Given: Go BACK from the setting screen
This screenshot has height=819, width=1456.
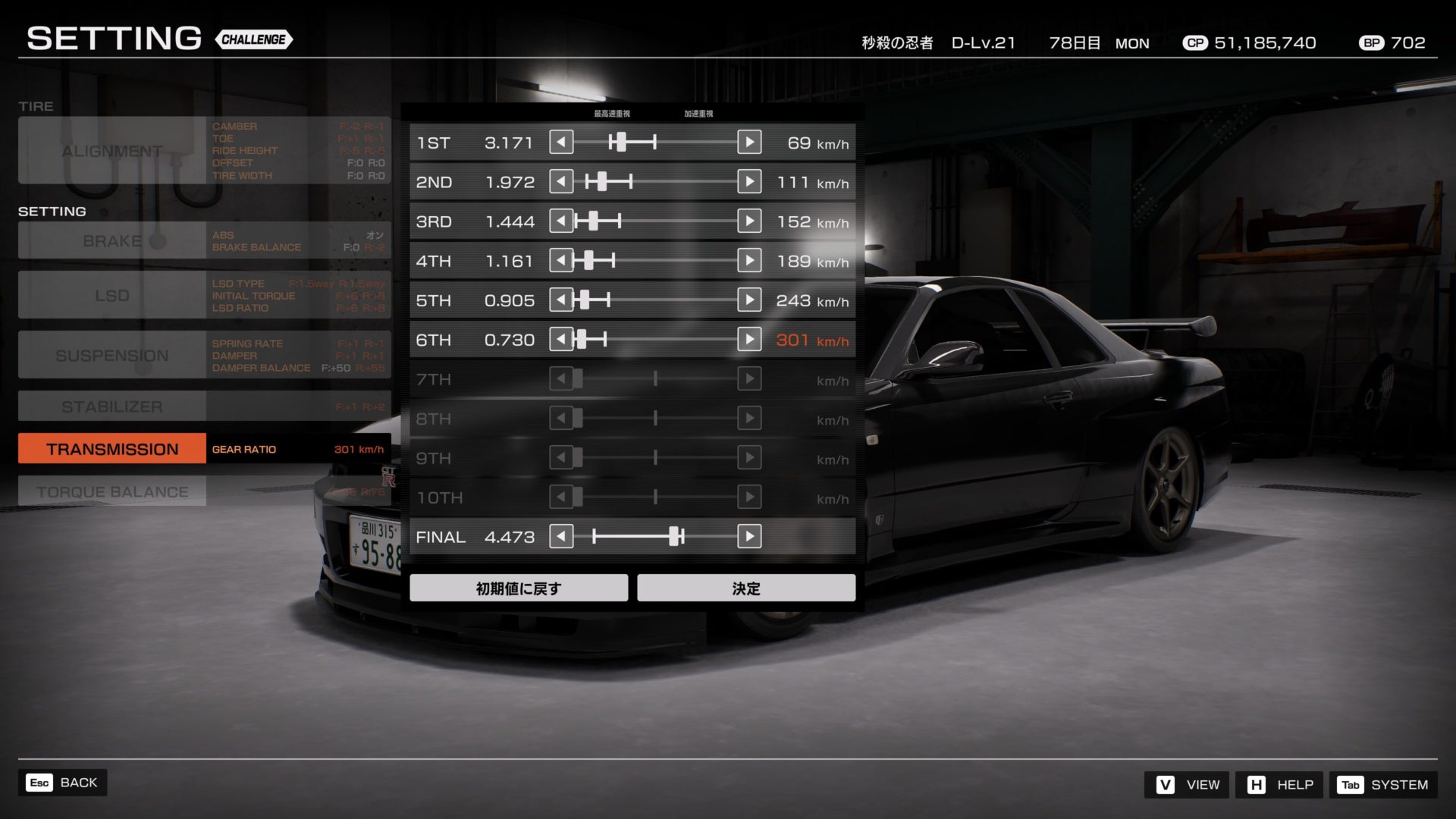Looking at the screenshot, I should (x=62, y=783).
